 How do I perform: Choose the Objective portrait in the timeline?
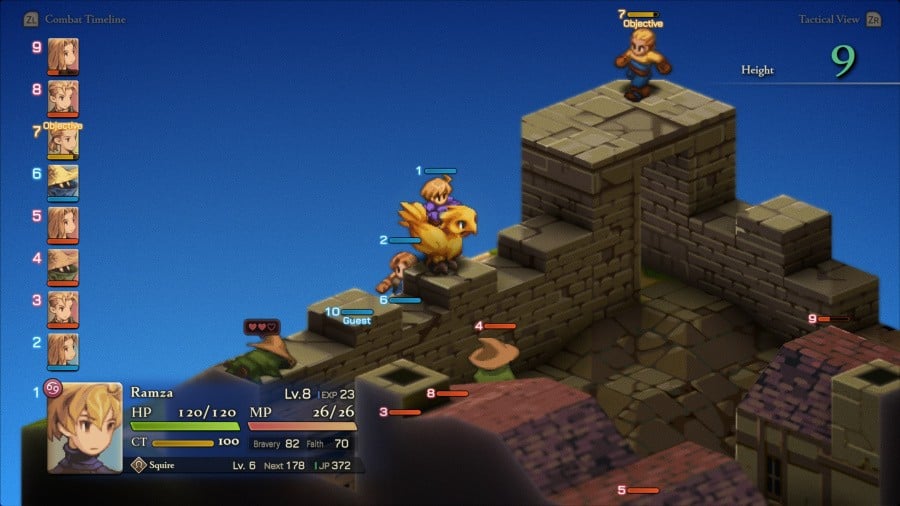point(62,140)
